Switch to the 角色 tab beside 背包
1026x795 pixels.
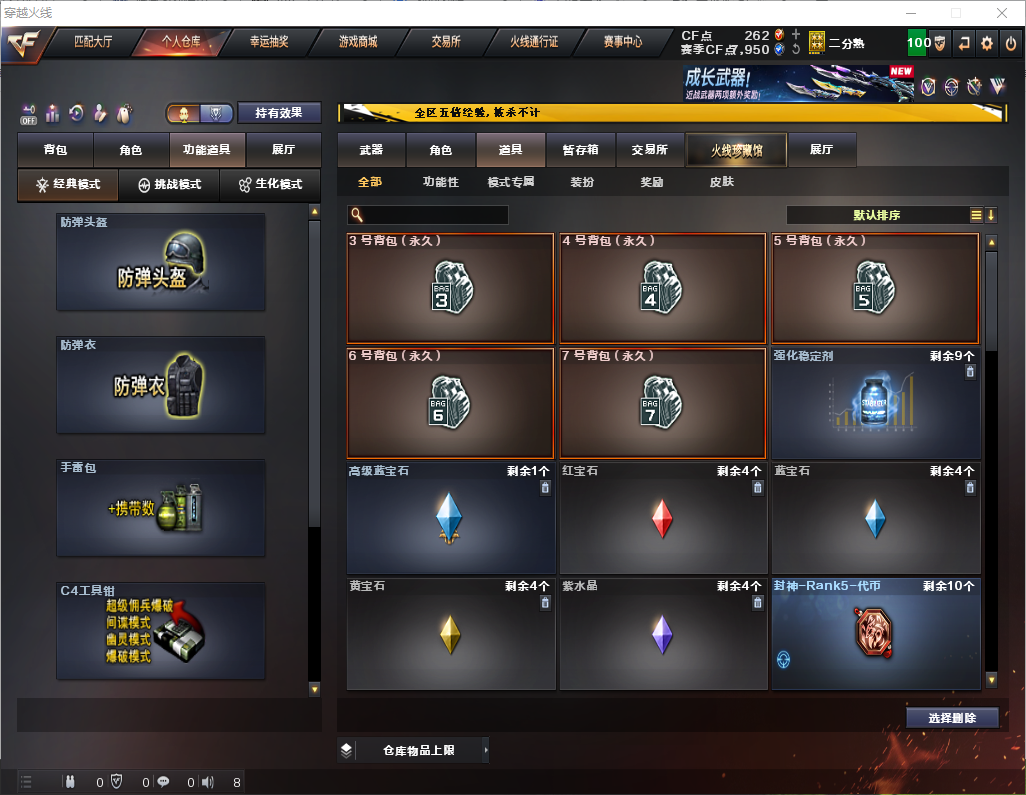(x=131, y=150)
